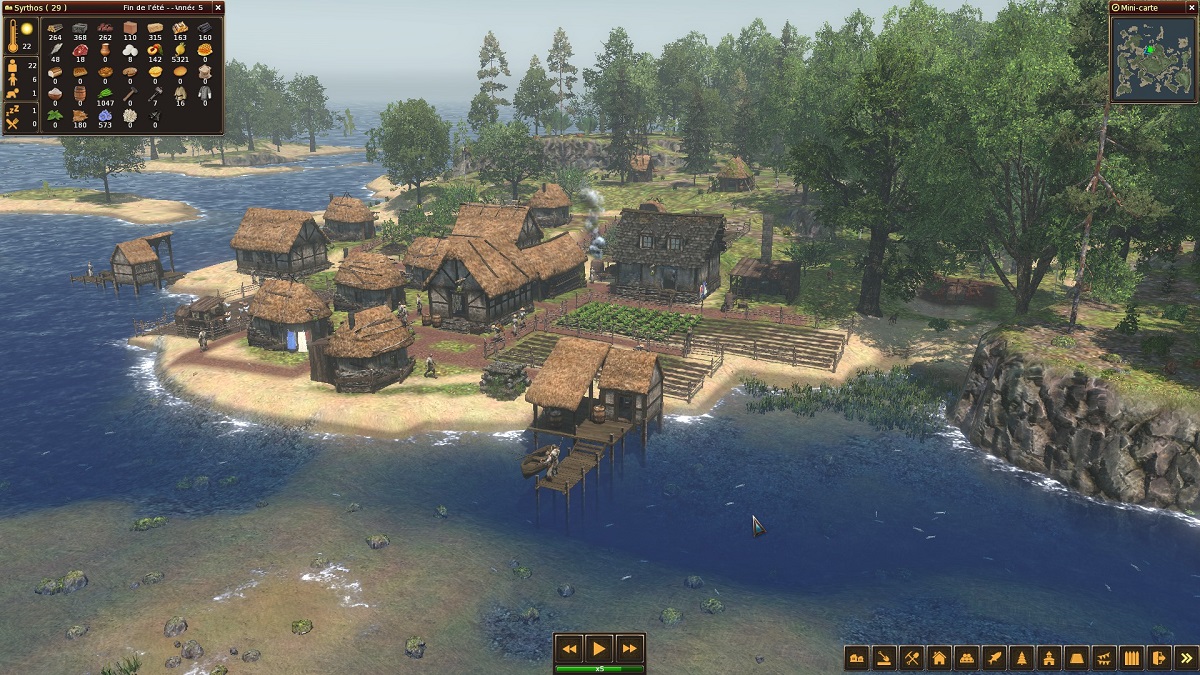Click the firewood logs resource icon

[x=55, y=27]
